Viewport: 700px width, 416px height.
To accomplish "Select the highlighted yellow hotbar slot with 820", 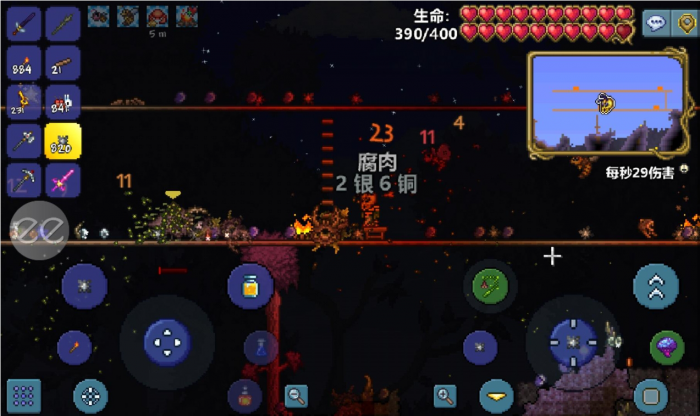I will [x=63, y=141].
